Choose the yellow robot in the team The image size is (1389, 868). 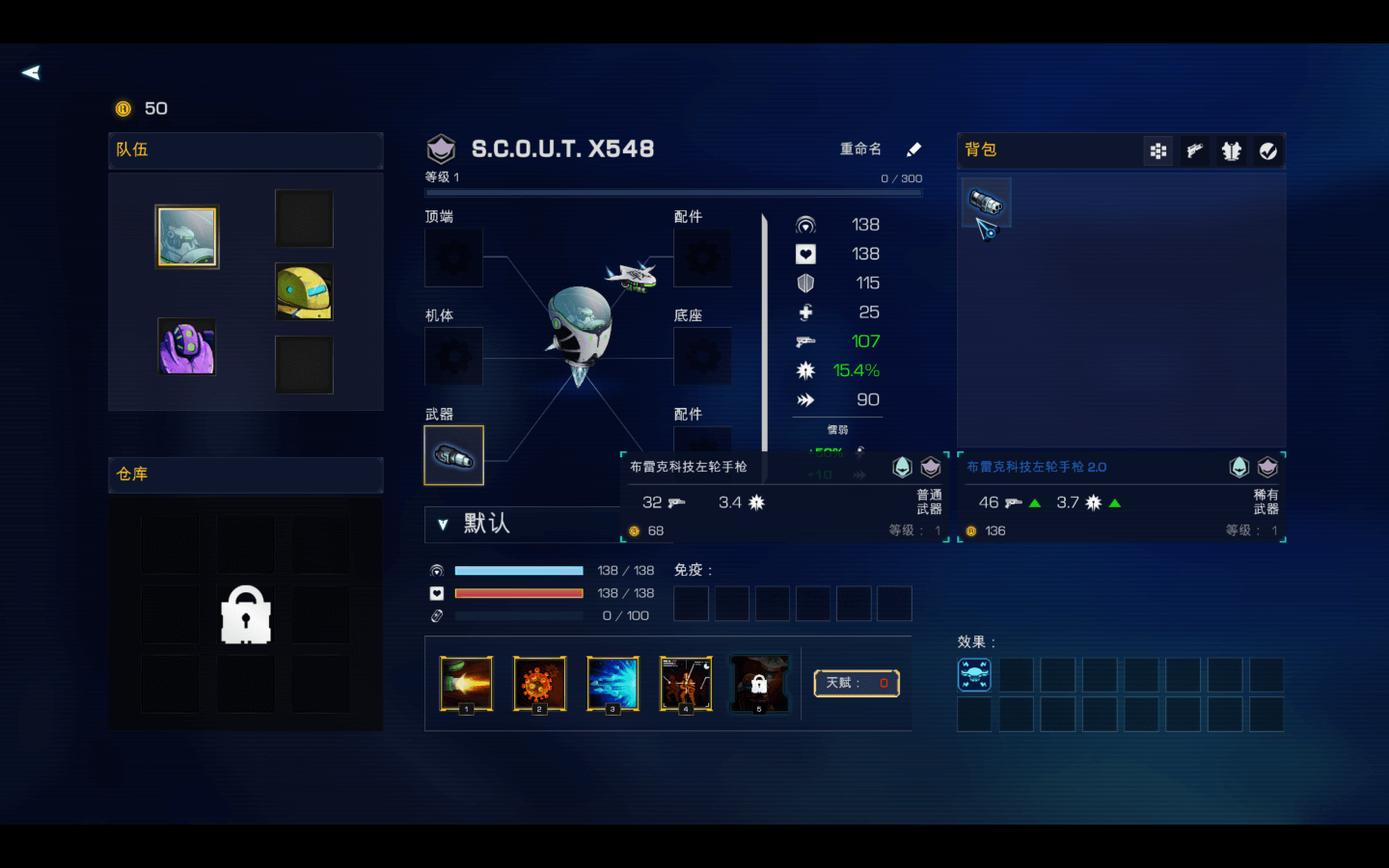304,291
